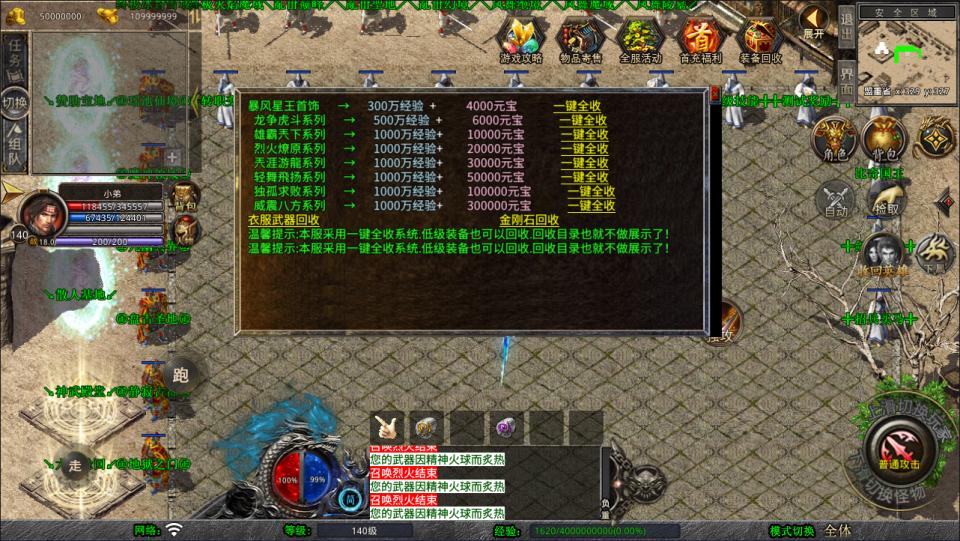Viewport: 960px width, 541px height.
Task: Toggle the 跑 run movement button
Action: (x=181, y=375)
